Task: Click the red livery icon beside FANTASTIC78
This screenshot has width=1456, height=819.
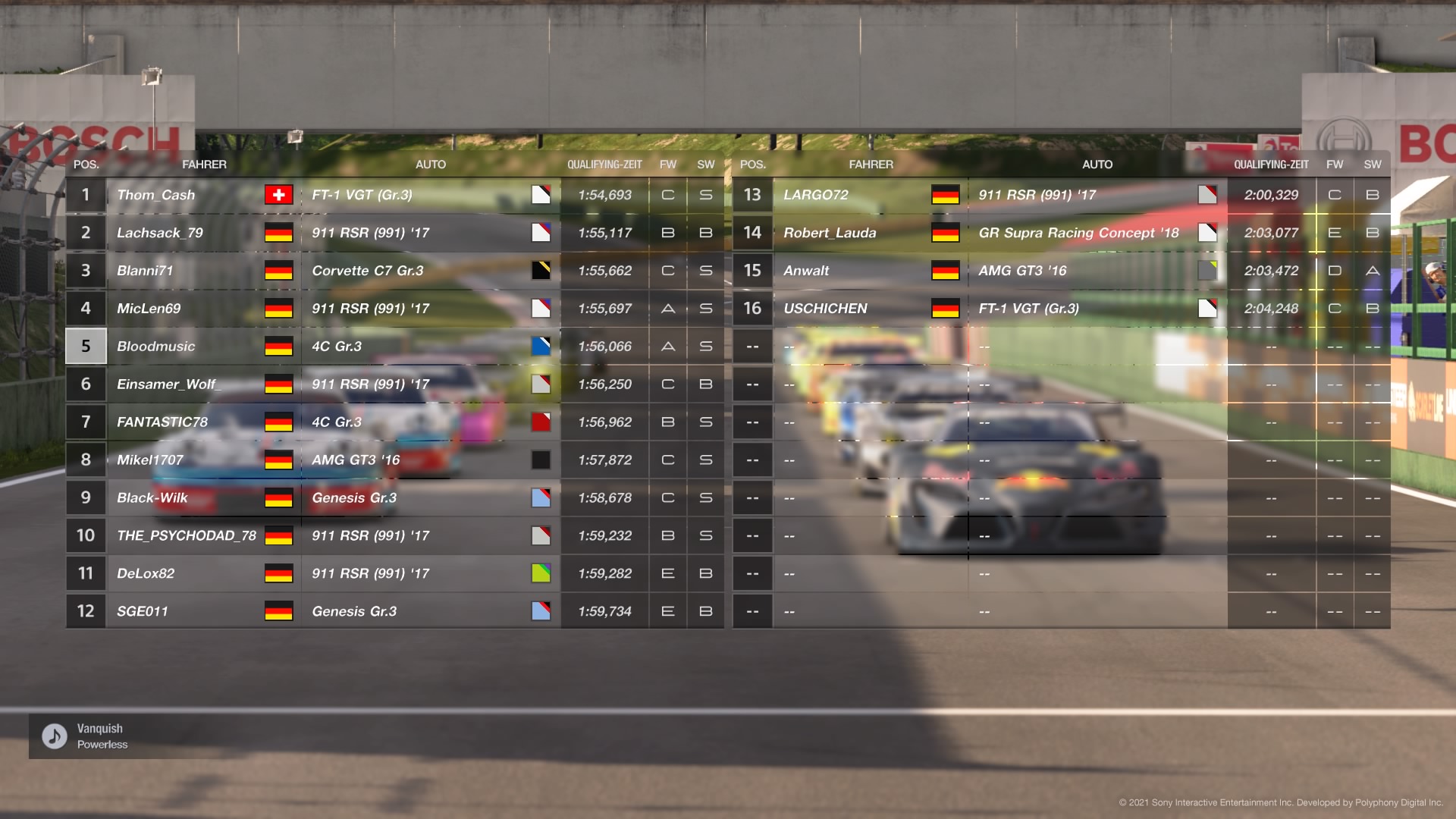Action: (541, 422)
